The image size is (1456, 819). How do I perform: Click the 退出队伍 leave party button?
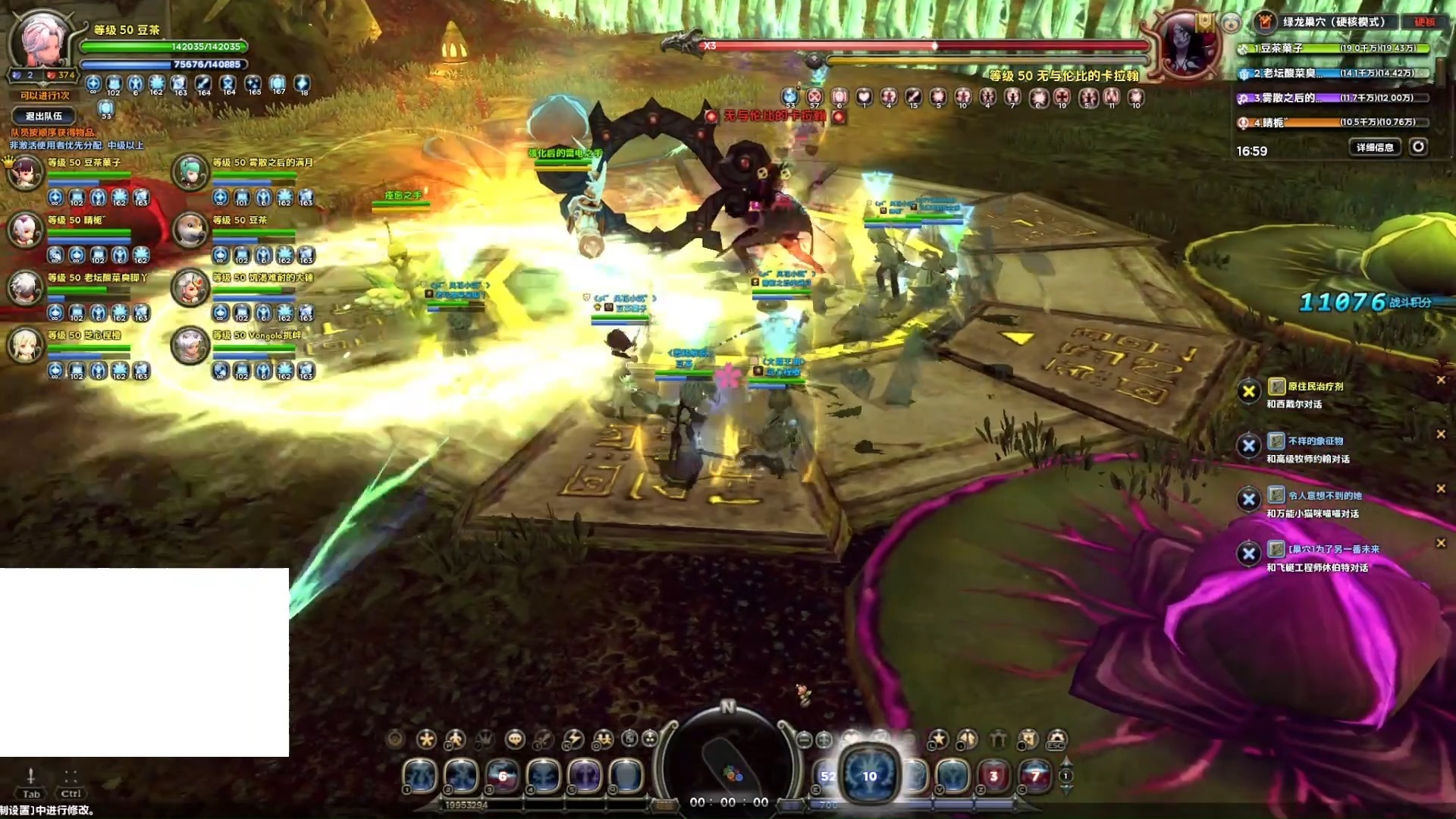[44, 116]
